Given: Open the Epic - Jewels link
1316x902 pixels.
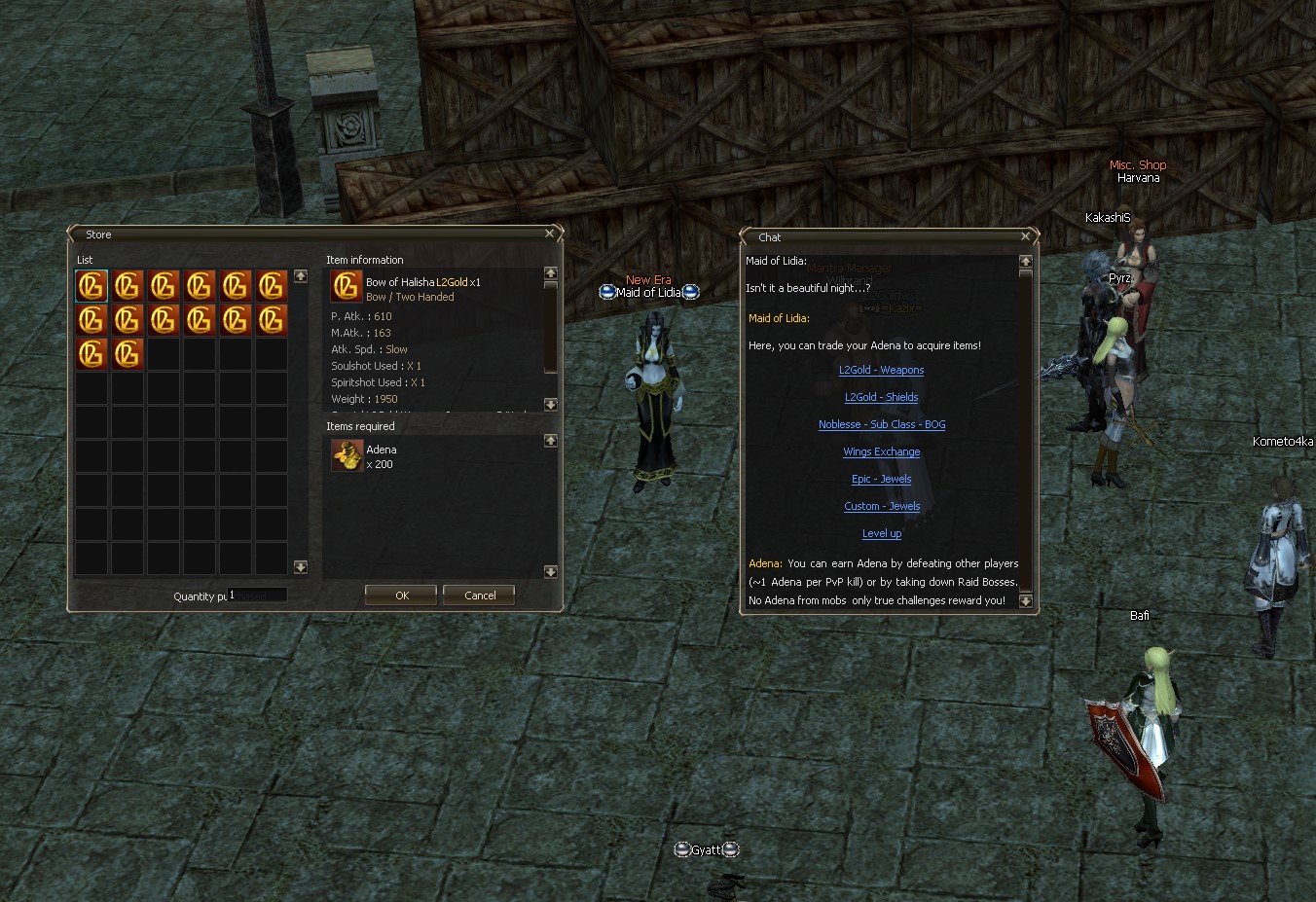Looking at the screenshot, I should pos(882,479).
